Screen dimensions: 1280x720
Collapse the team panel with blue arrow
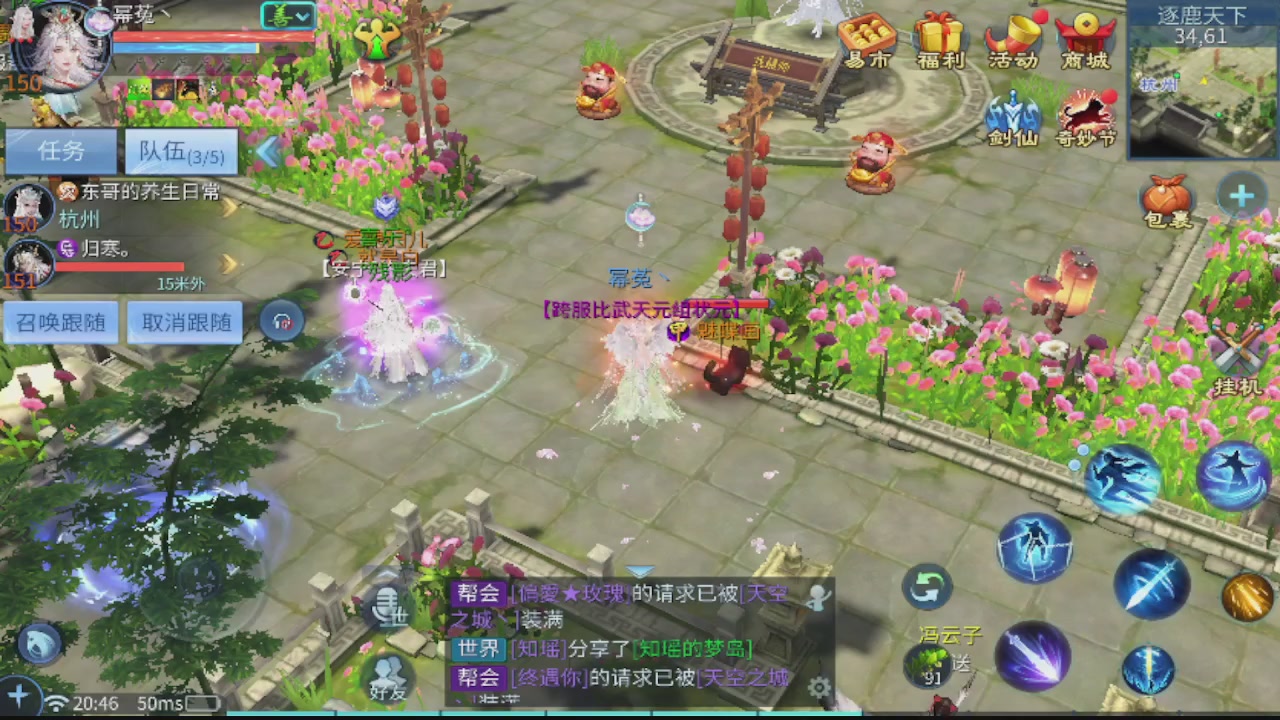268,152
